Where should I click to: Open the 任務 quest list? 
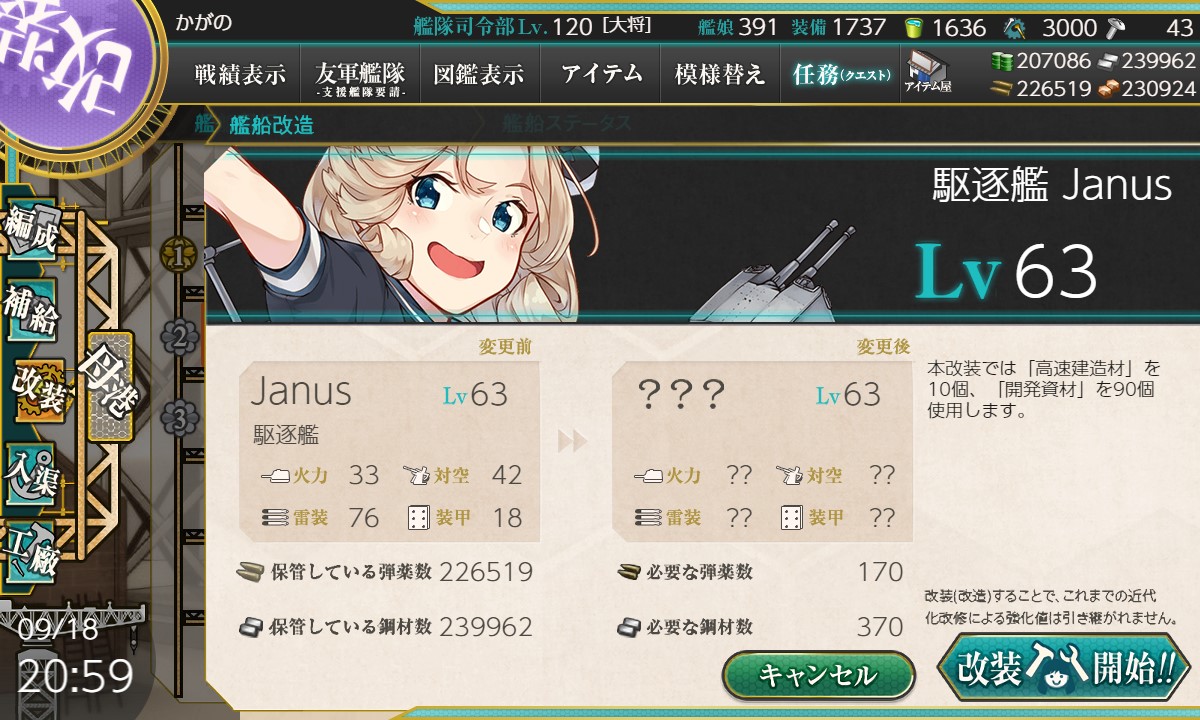coord(840,73)
